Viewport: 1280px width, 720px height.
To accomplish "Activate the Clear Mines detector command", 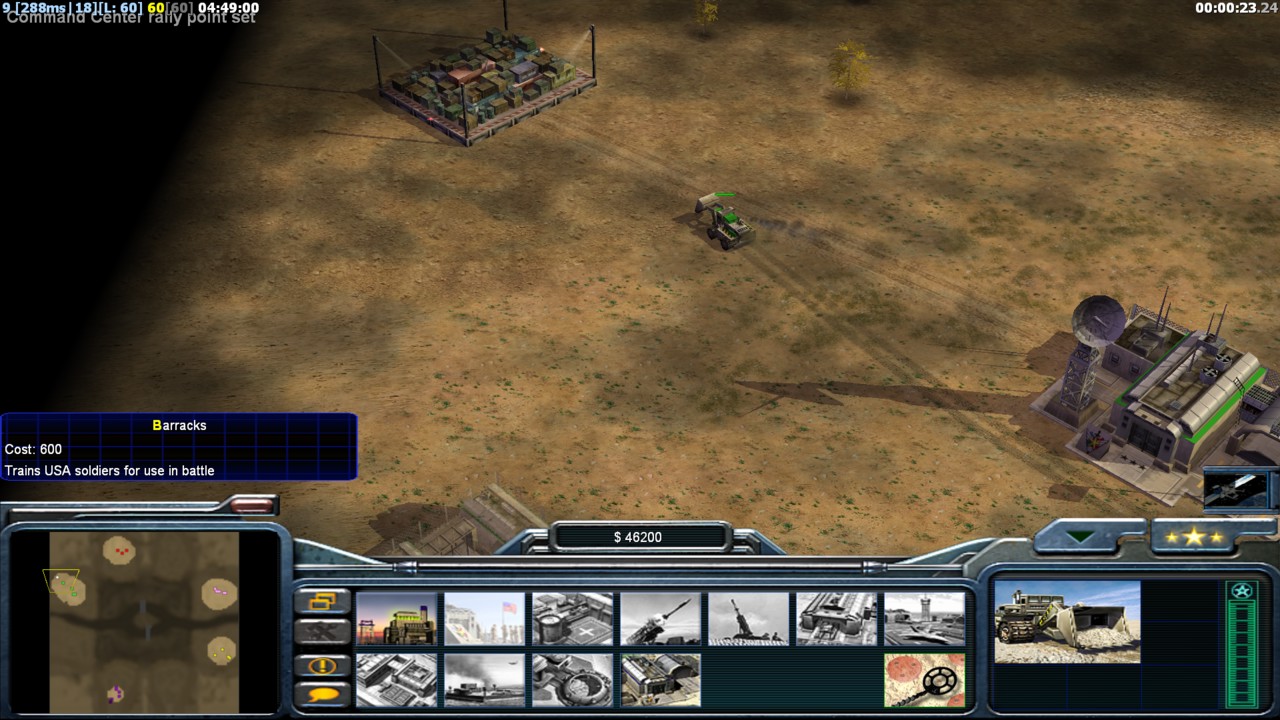I will tap(924, 680).
